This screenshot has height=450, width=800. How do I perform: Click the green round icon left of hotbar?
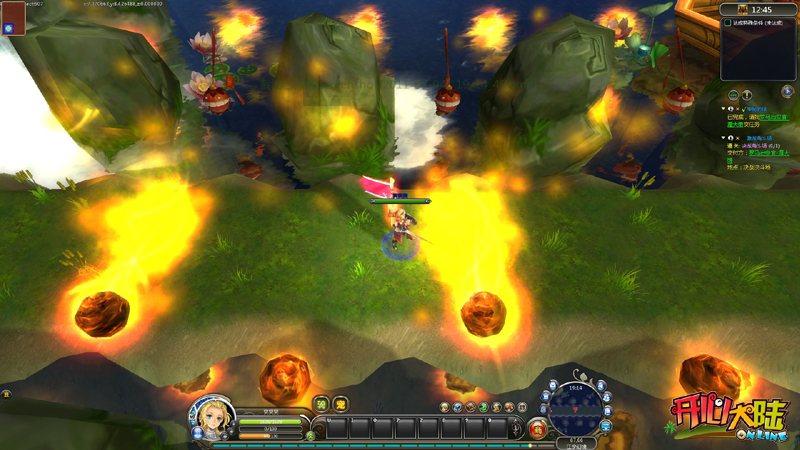[311, 435]
